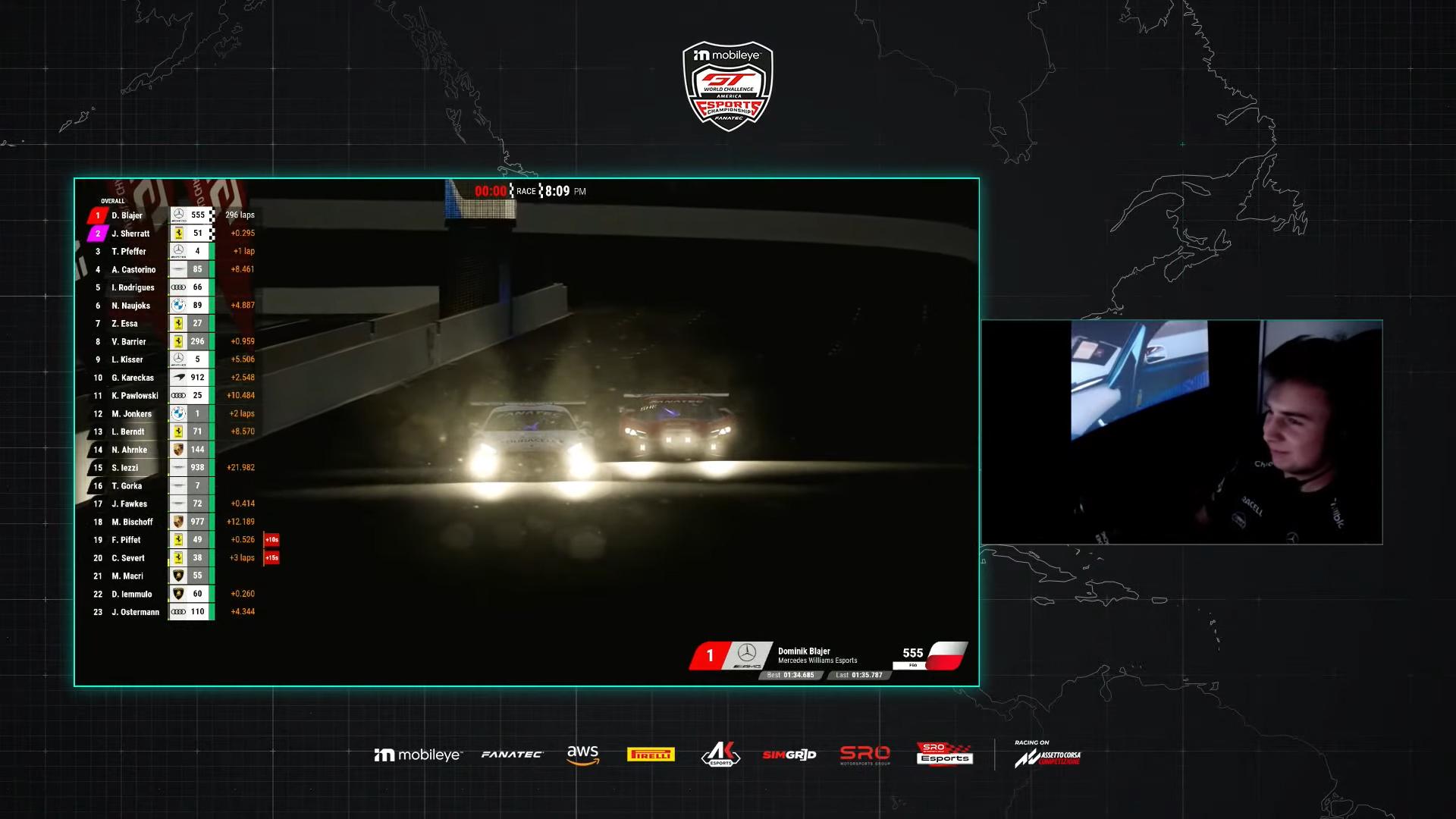The height and width of the screenshot is (819, 1456).
Task: Click the Ferrari crest on J. Sherratt's row
Action: pos(180,233)
